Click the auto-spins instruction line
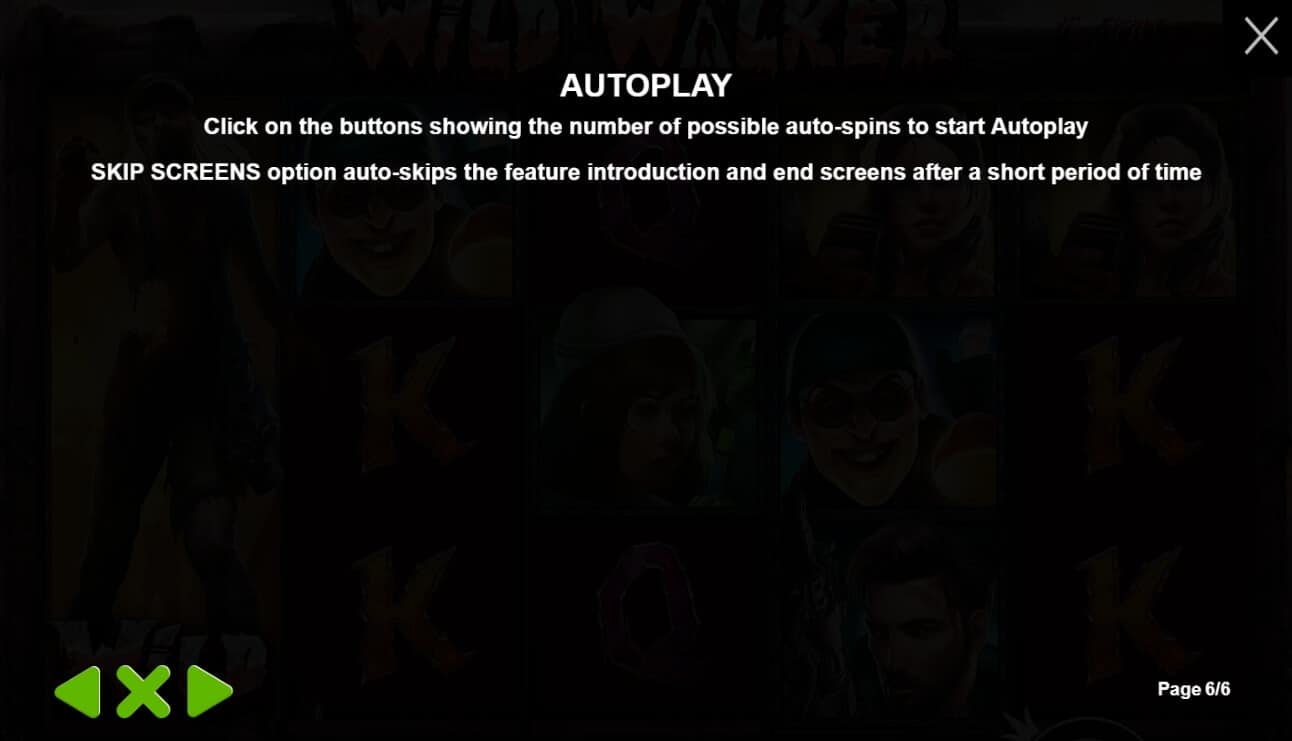This screenshot has height=741, width=1292. point(646,127)
